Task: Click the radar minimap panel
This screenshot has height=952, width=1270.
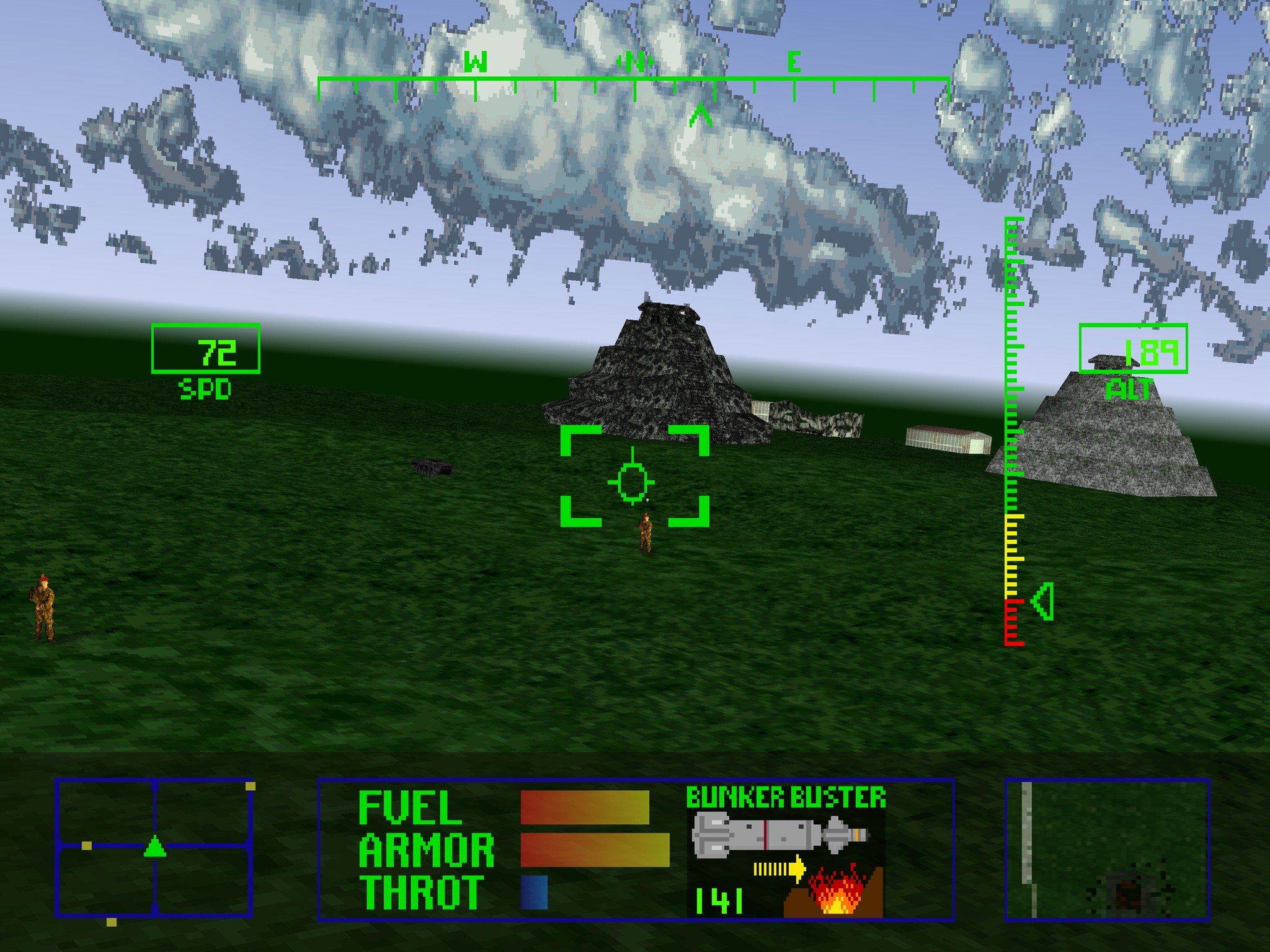Action: tap(154, 847)
